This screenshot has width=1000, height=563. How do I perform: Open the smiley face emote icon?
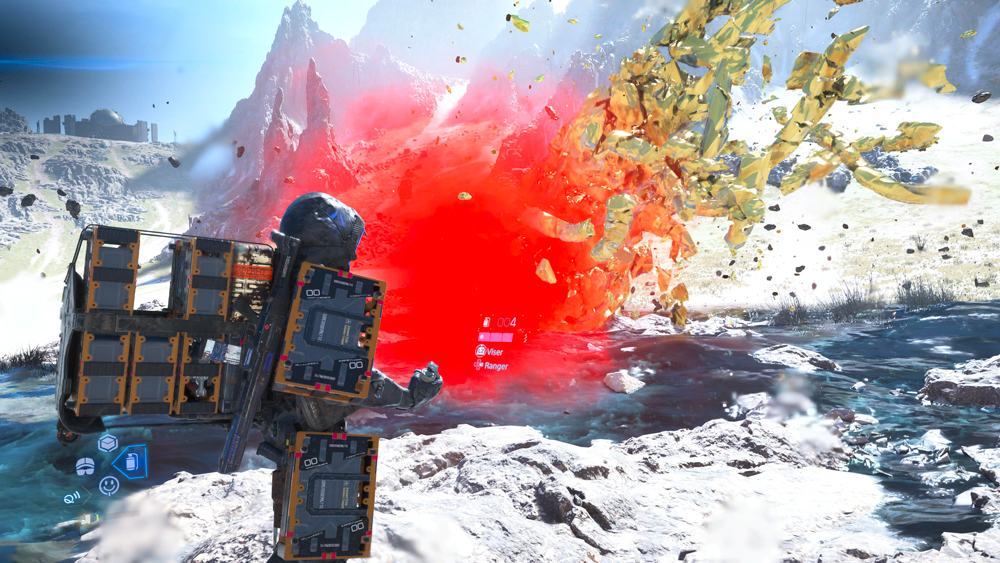point(109,486)
